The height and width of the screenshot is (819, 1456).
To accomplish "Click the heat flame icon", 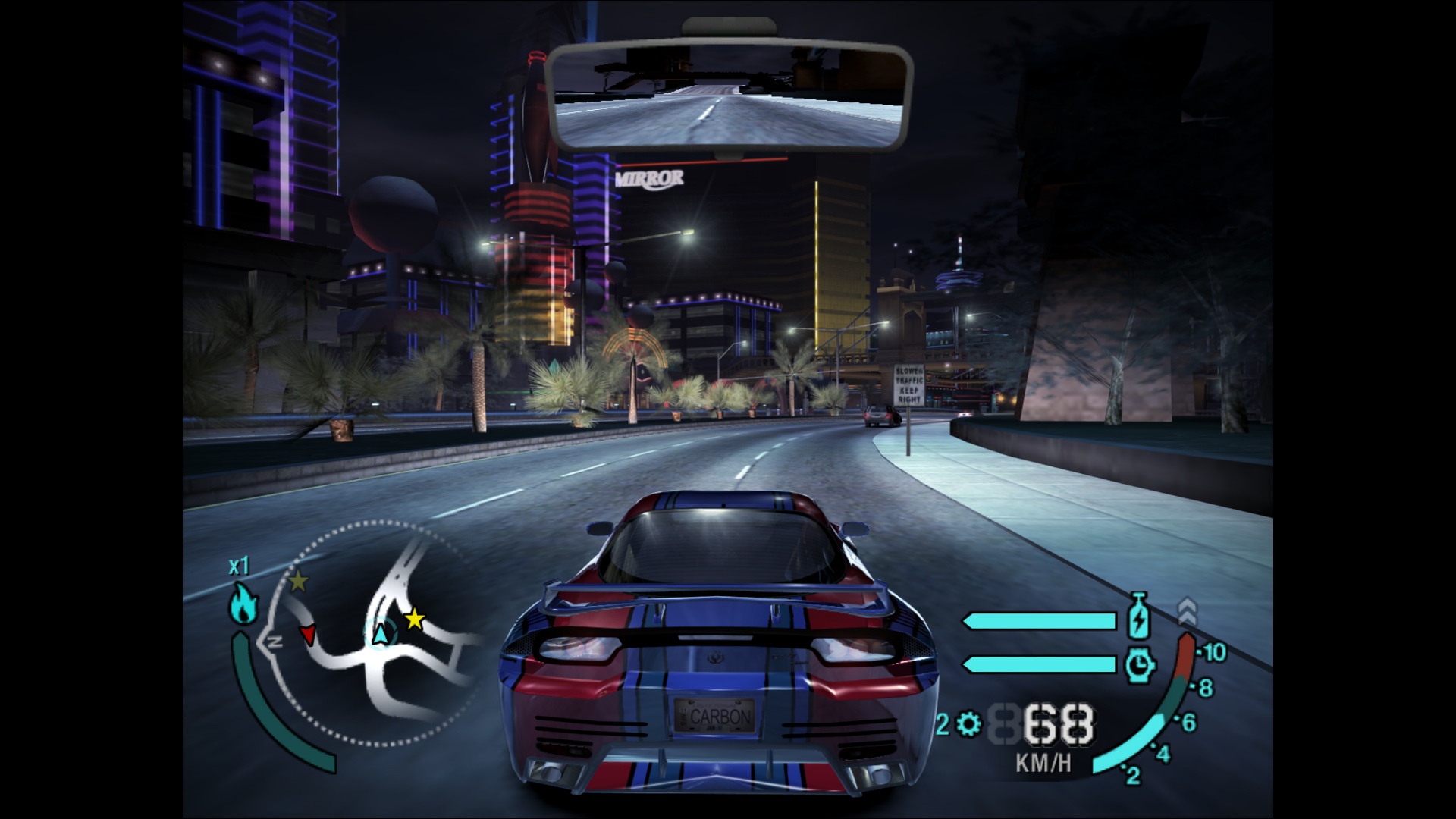I will pyautogui.click(x=243, y=604).
